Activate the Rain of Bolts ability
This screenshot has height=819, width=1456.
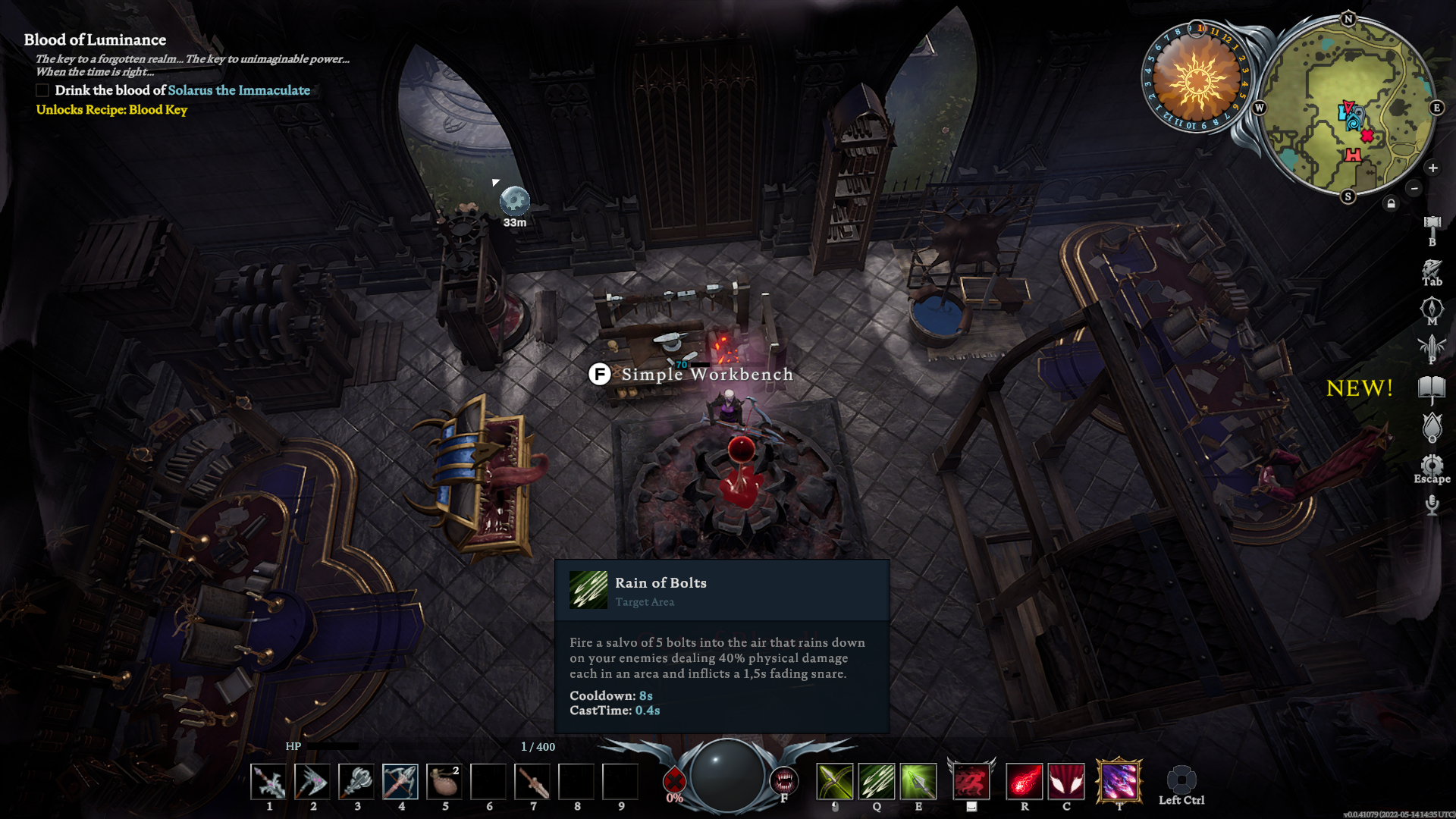(x=877, y=781)
